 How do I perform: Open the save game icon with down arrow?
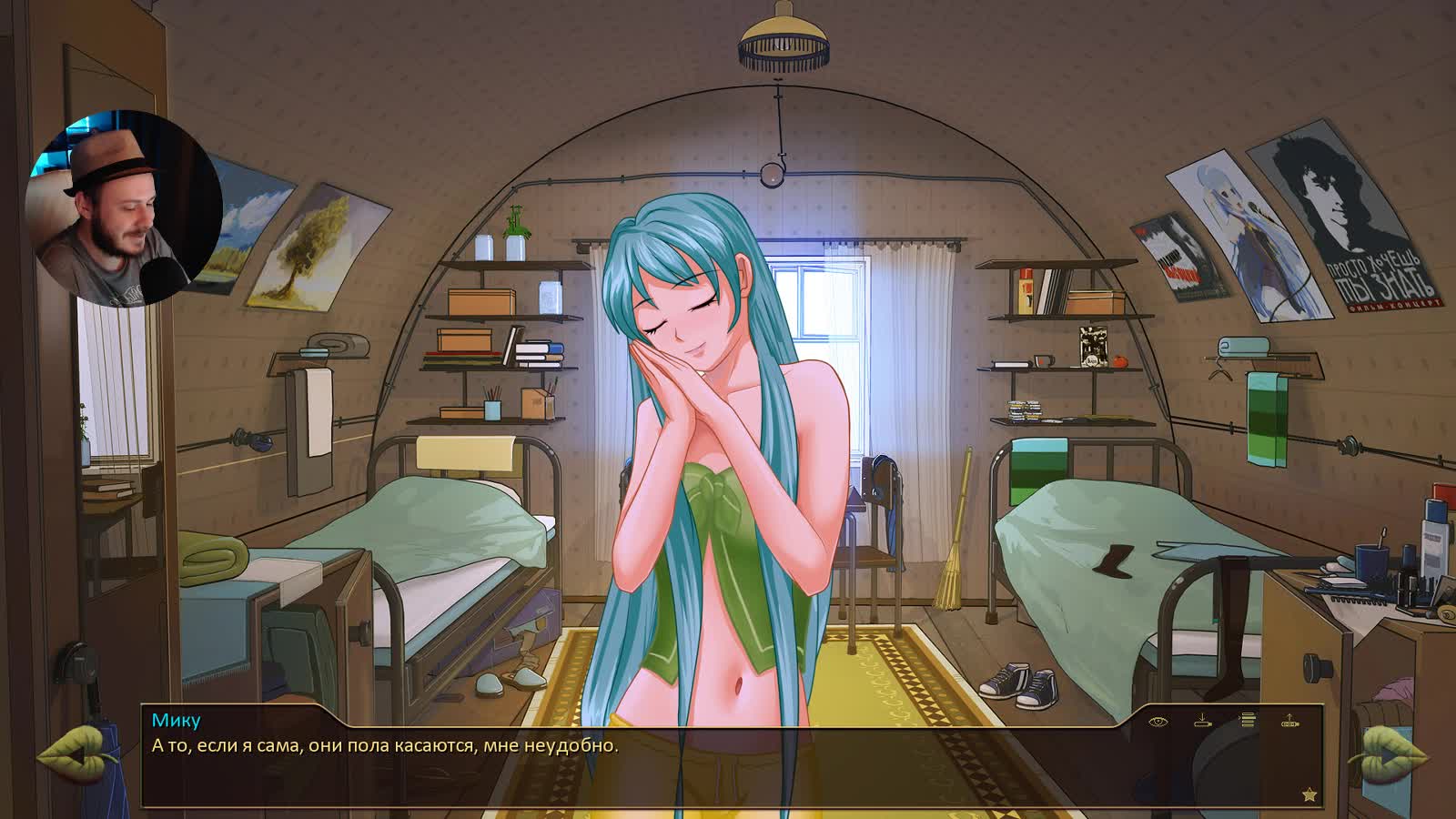(1202, 721)
